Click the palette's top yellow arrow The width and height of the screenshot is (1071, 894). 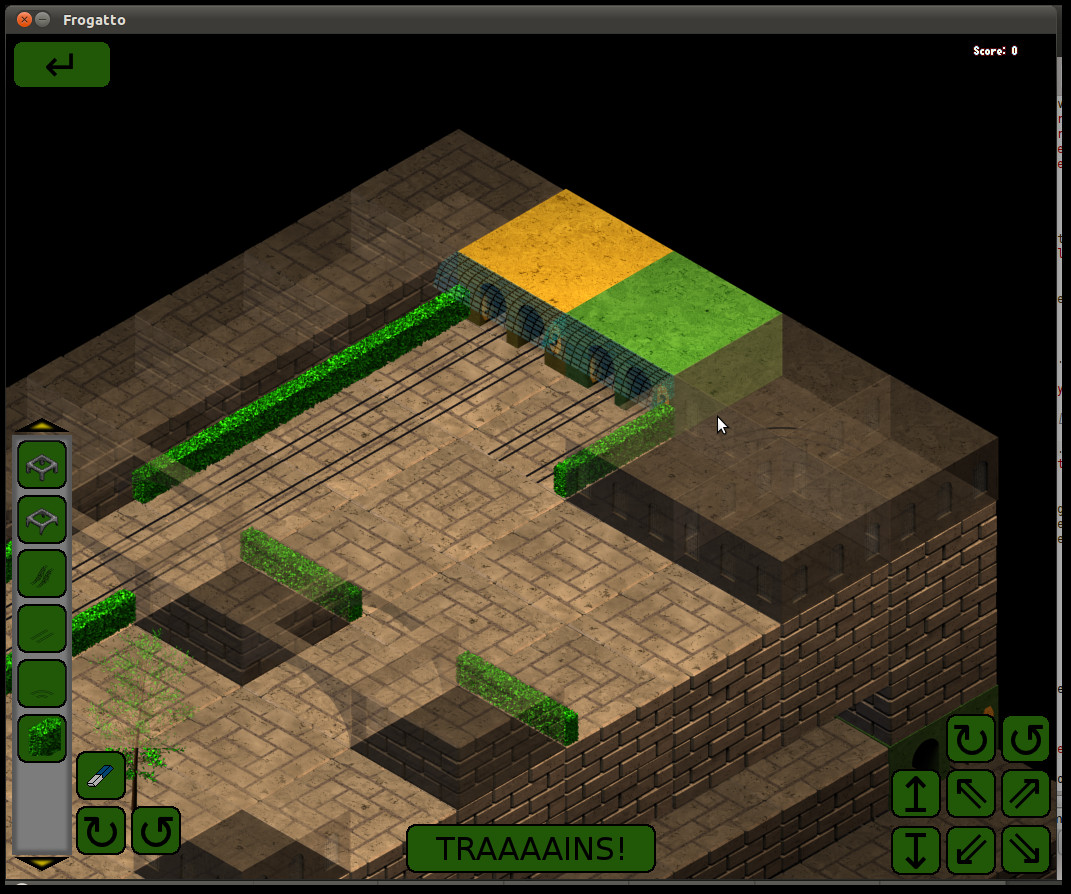pyautogui.click(x=41, y=425)
